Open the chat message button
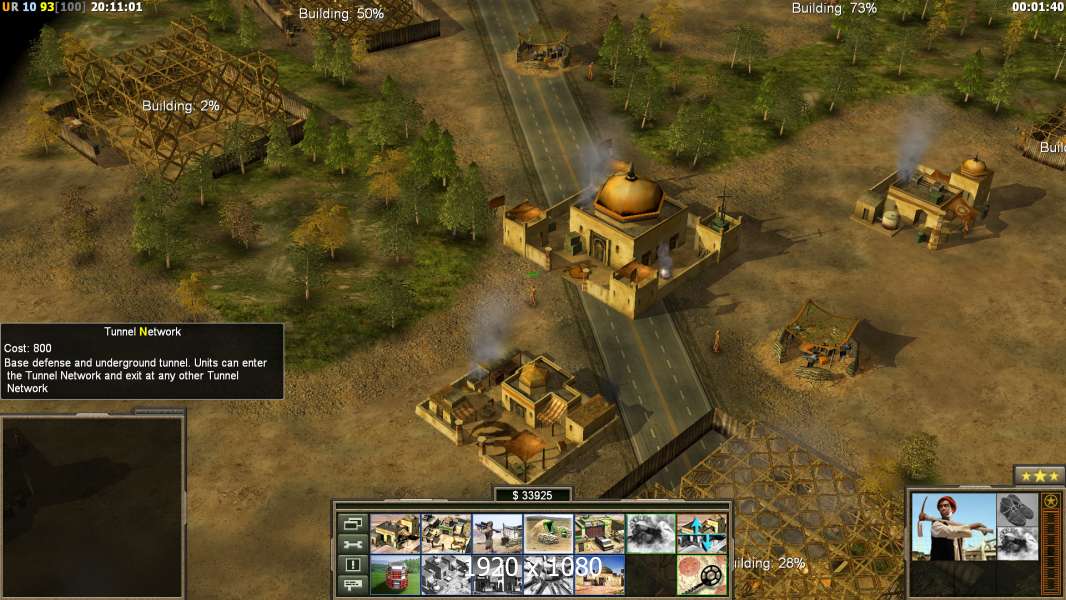Screen dimensions: 1066x600 click(352, 586)
